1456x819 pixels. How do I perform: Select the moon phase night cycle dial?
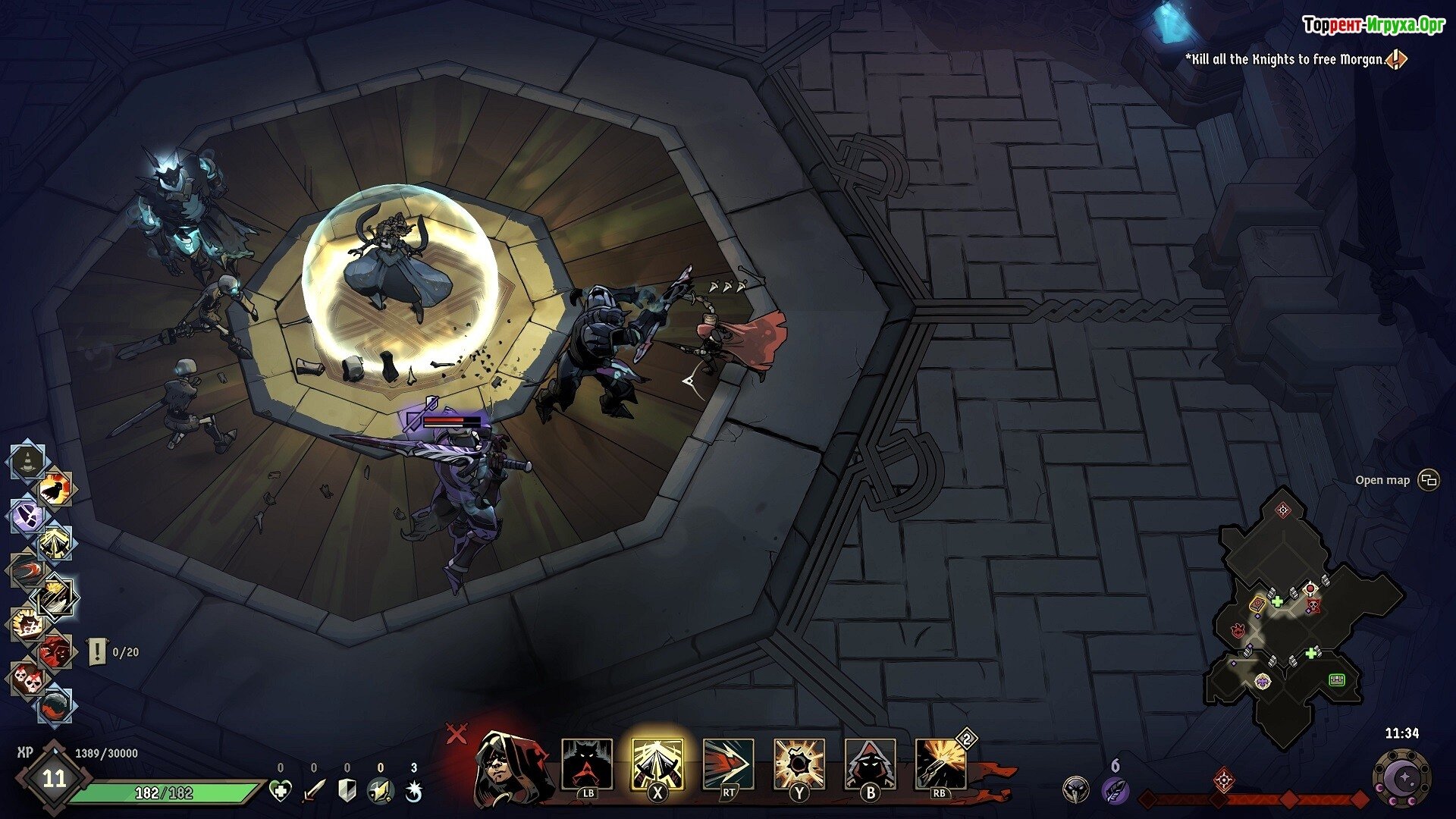tap(1402, 777)
